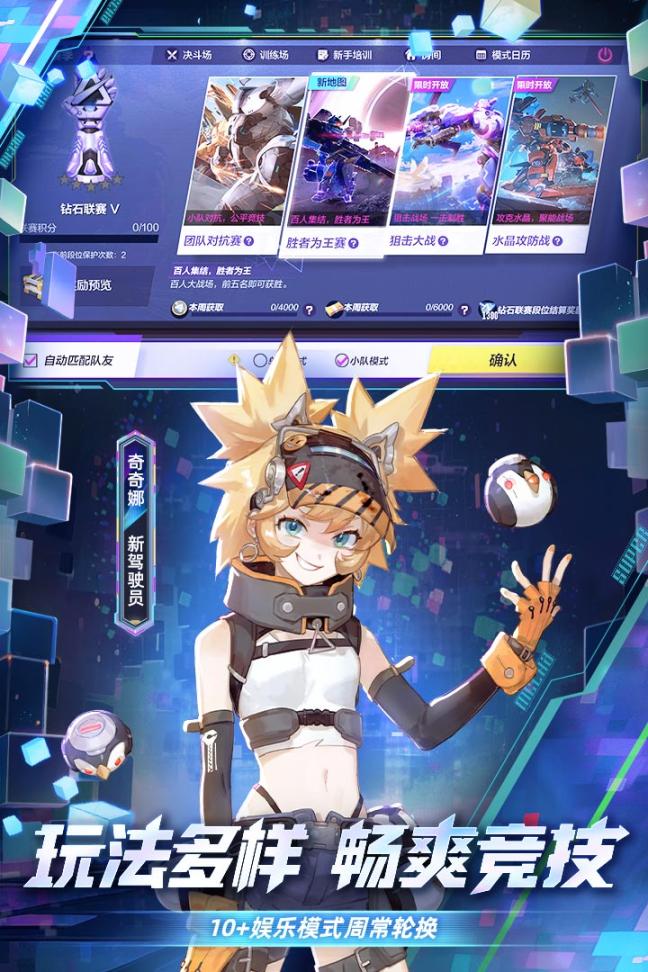The height and width of the screenshot is (972, 648).
Task: Click the pink power icon button
Action: pyautogui.click(x=605, y=55)
